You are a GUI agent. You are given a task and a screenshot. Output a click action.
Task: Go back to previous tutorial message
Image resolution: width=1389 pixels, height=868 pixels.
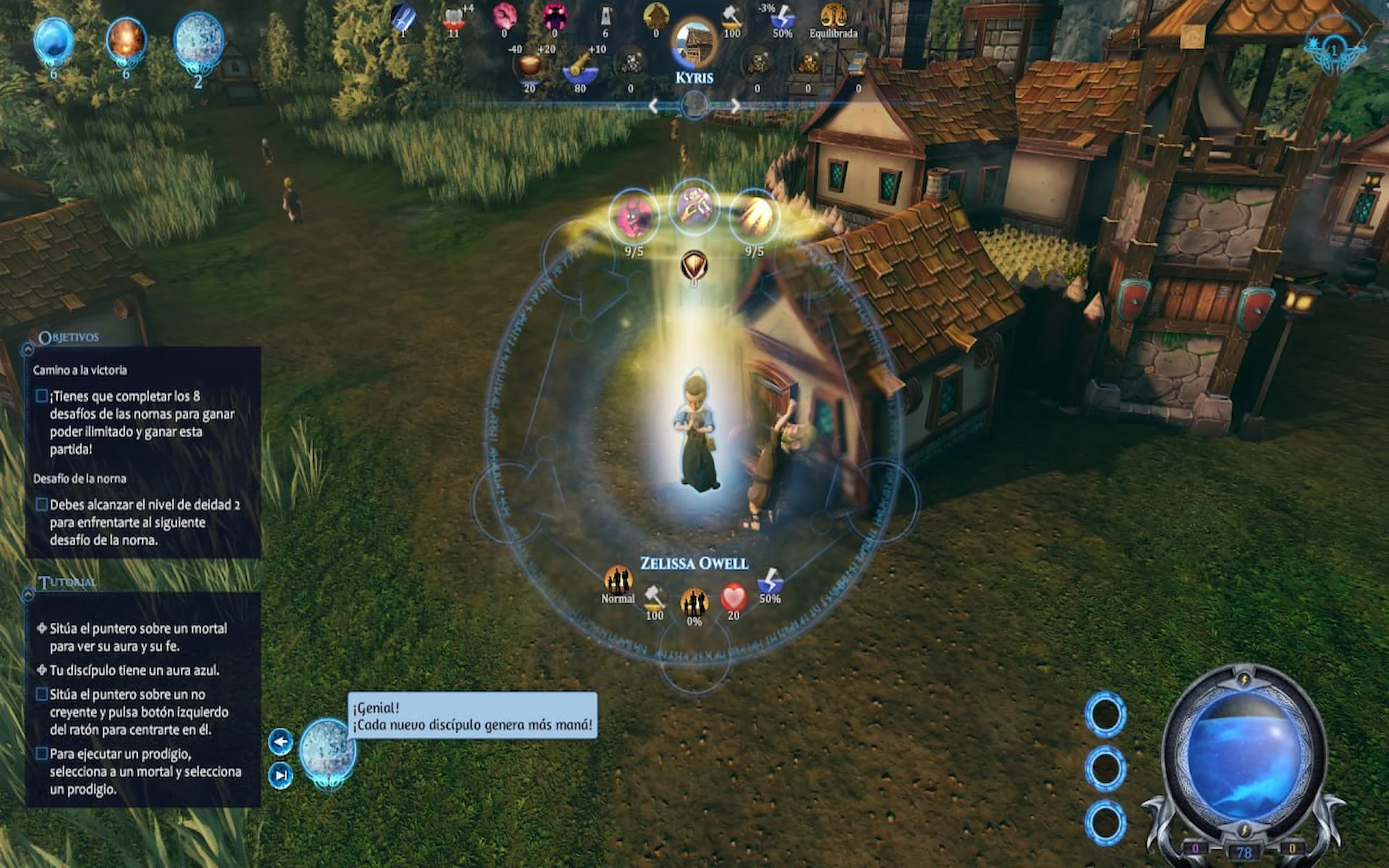pyautogui.click(x=281, y=741)
